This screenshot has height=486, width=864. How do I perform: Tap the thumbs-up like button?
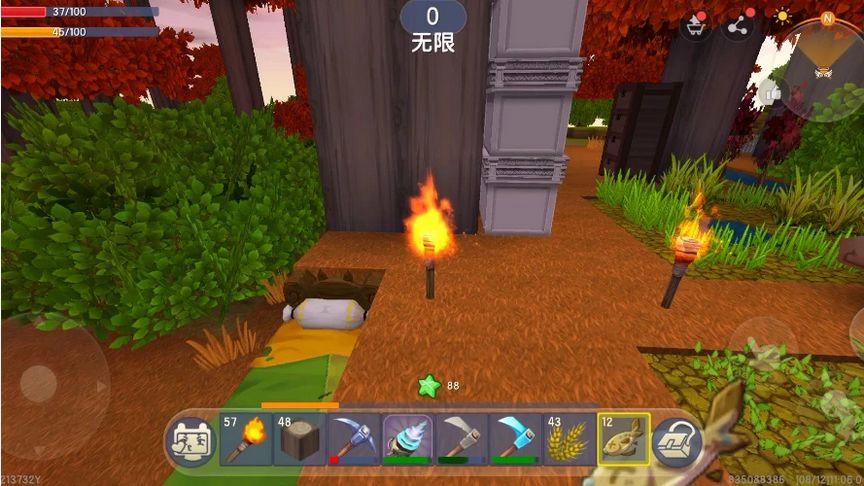(770, 93)
